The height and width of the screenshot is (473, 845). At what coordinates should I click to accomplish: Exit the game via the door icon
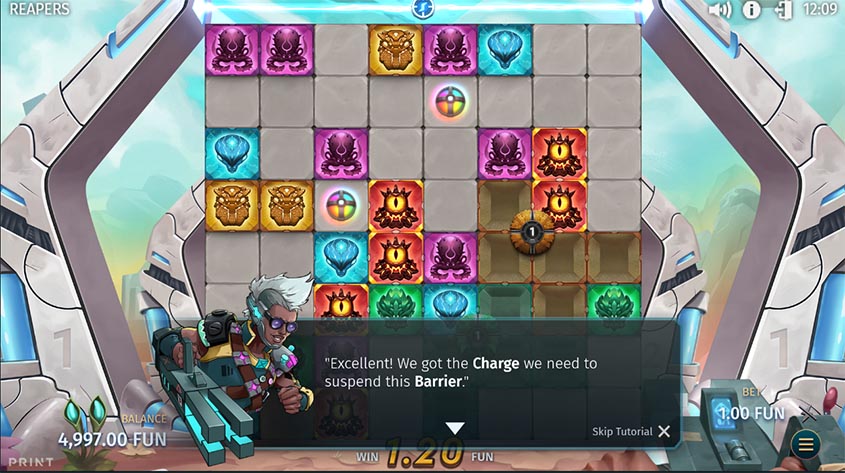(x=783, y=10)
